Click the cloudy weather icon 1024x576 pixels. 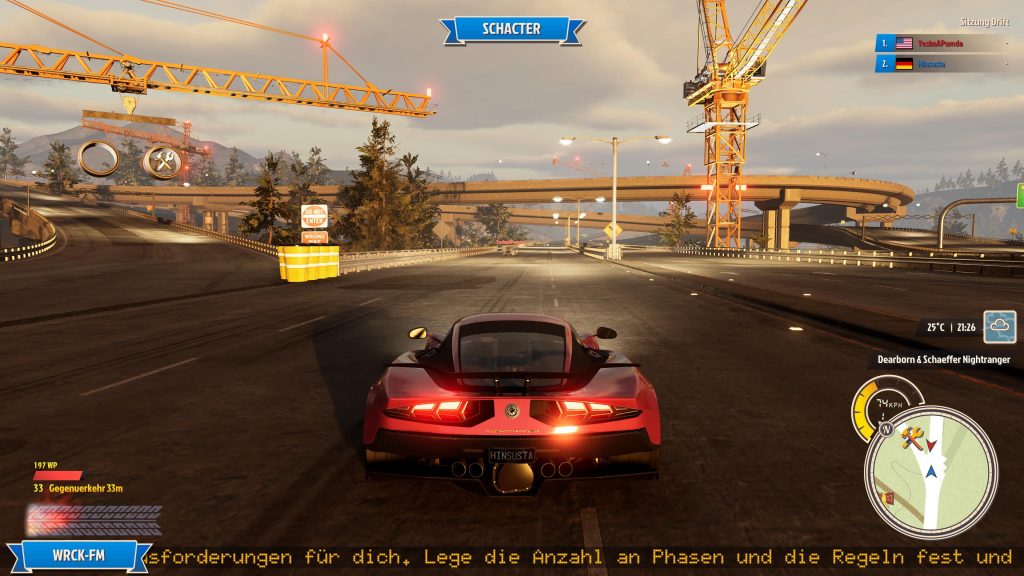tap(999, 327)
